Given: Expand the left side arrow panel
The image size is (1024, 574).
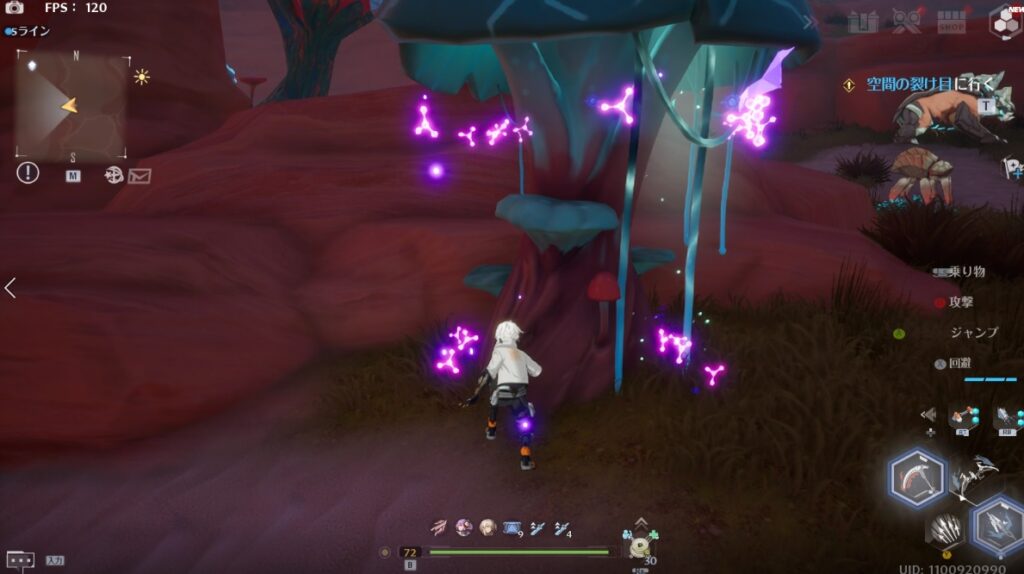Looking at the screenshot, I should (x=10, y=288).
